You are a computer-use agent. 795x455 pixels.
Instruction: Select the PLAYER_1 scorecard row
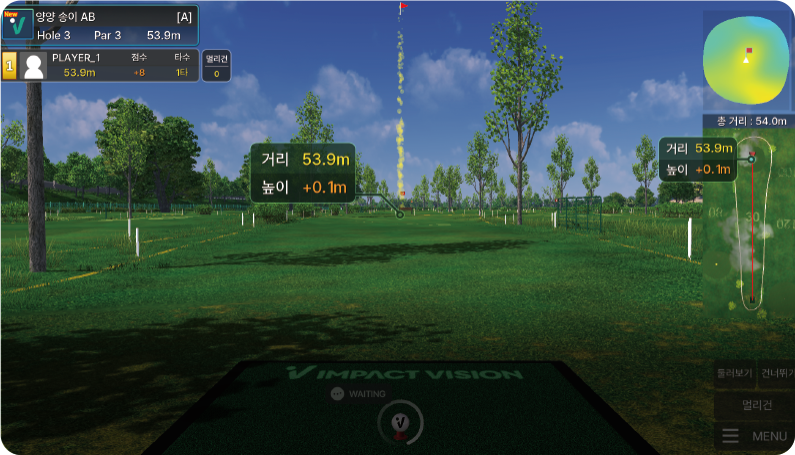pos(110,66)
